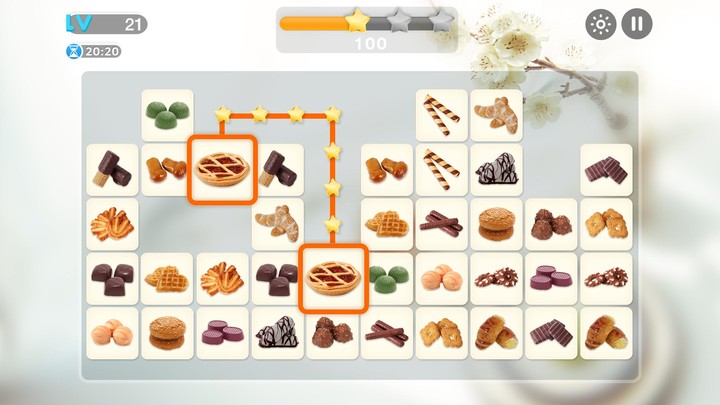Choose the heart waffles tile beside chocolate sticks
This screenshot has width=720, height=405.
click(x=387, y=224)
